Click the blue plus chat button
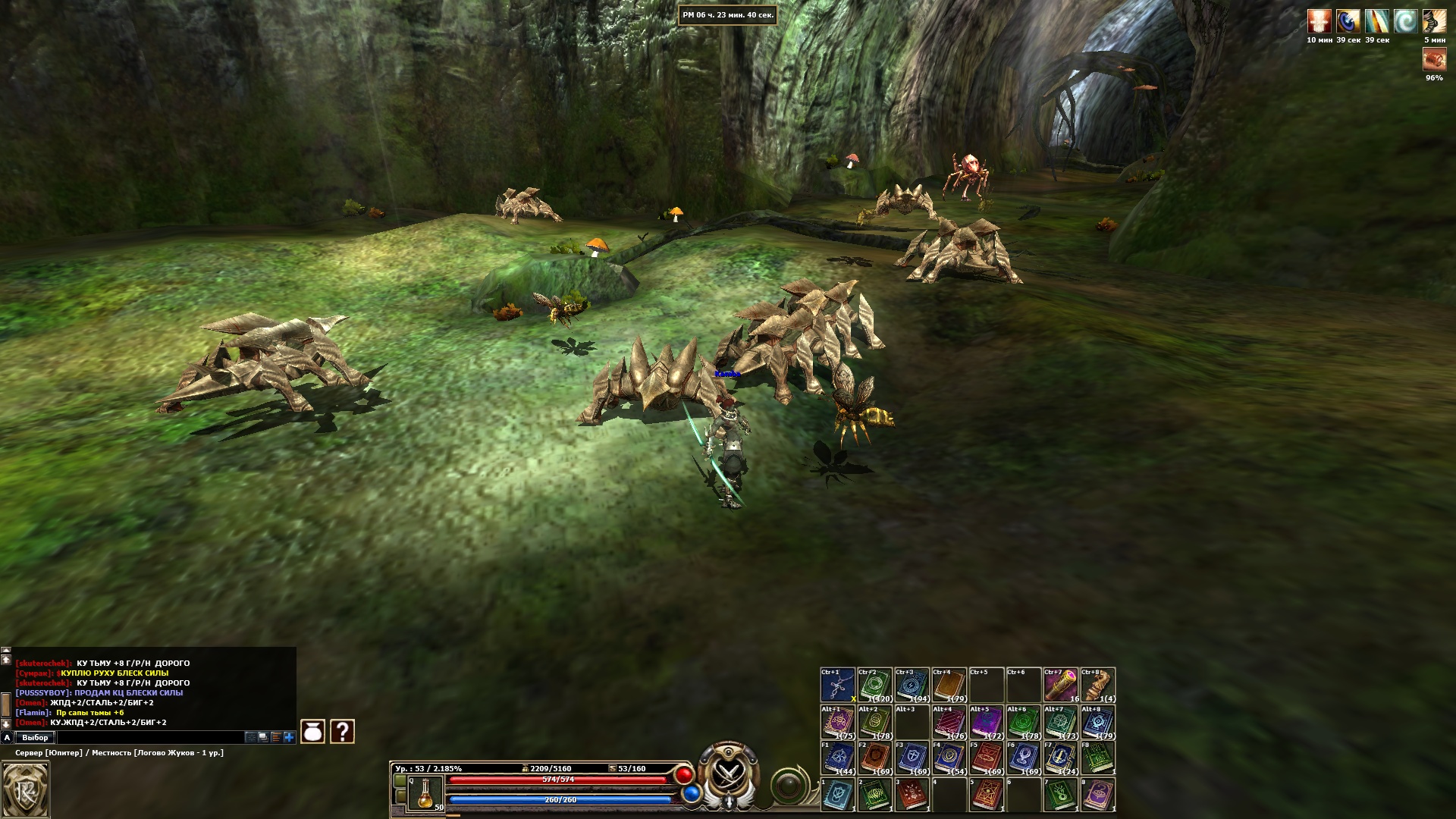This screenshot has height=819, width=1456. pyautogui.click(x=289, y=737)
